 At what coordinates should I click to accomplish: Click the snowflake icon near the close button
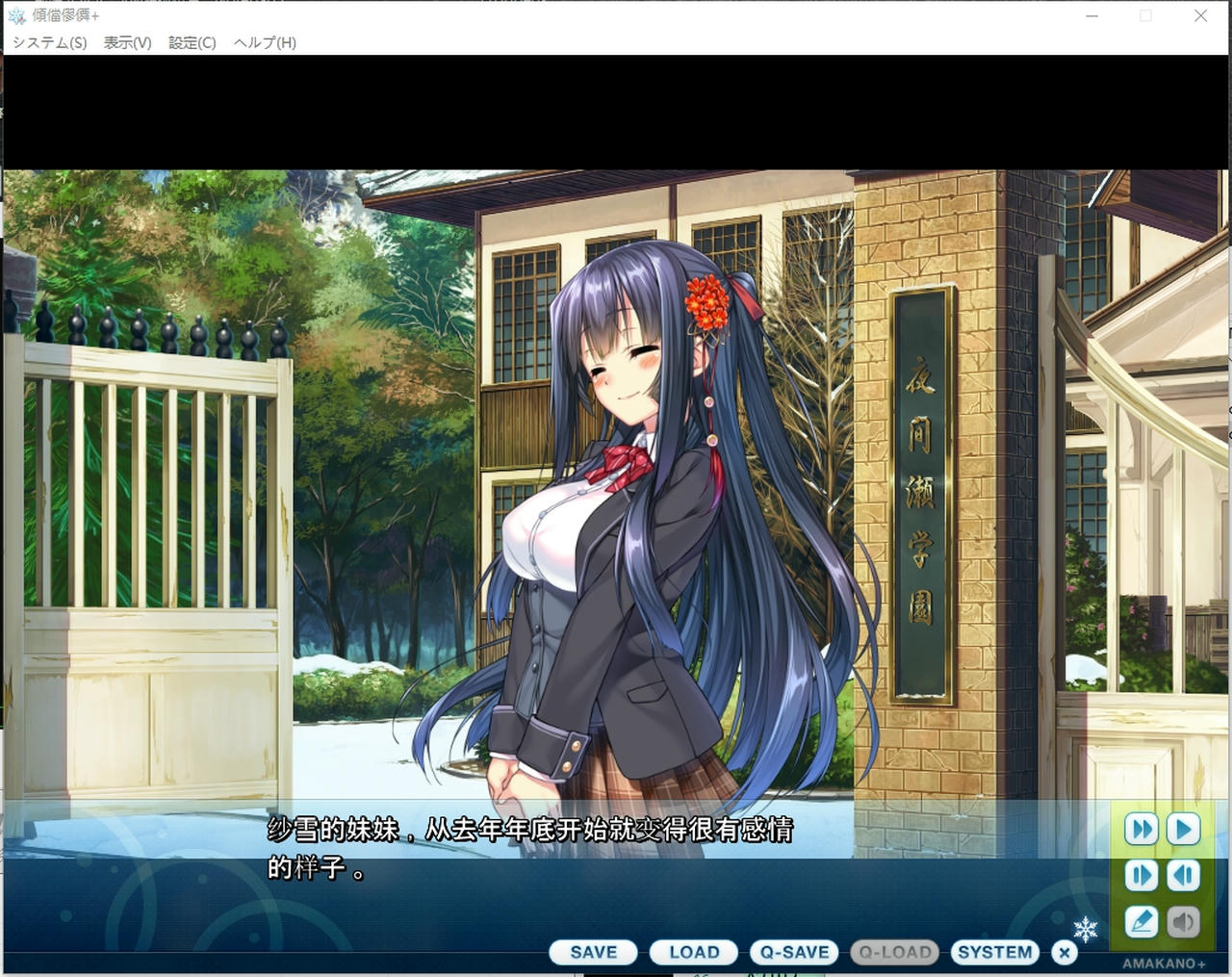pos(1086,929)
